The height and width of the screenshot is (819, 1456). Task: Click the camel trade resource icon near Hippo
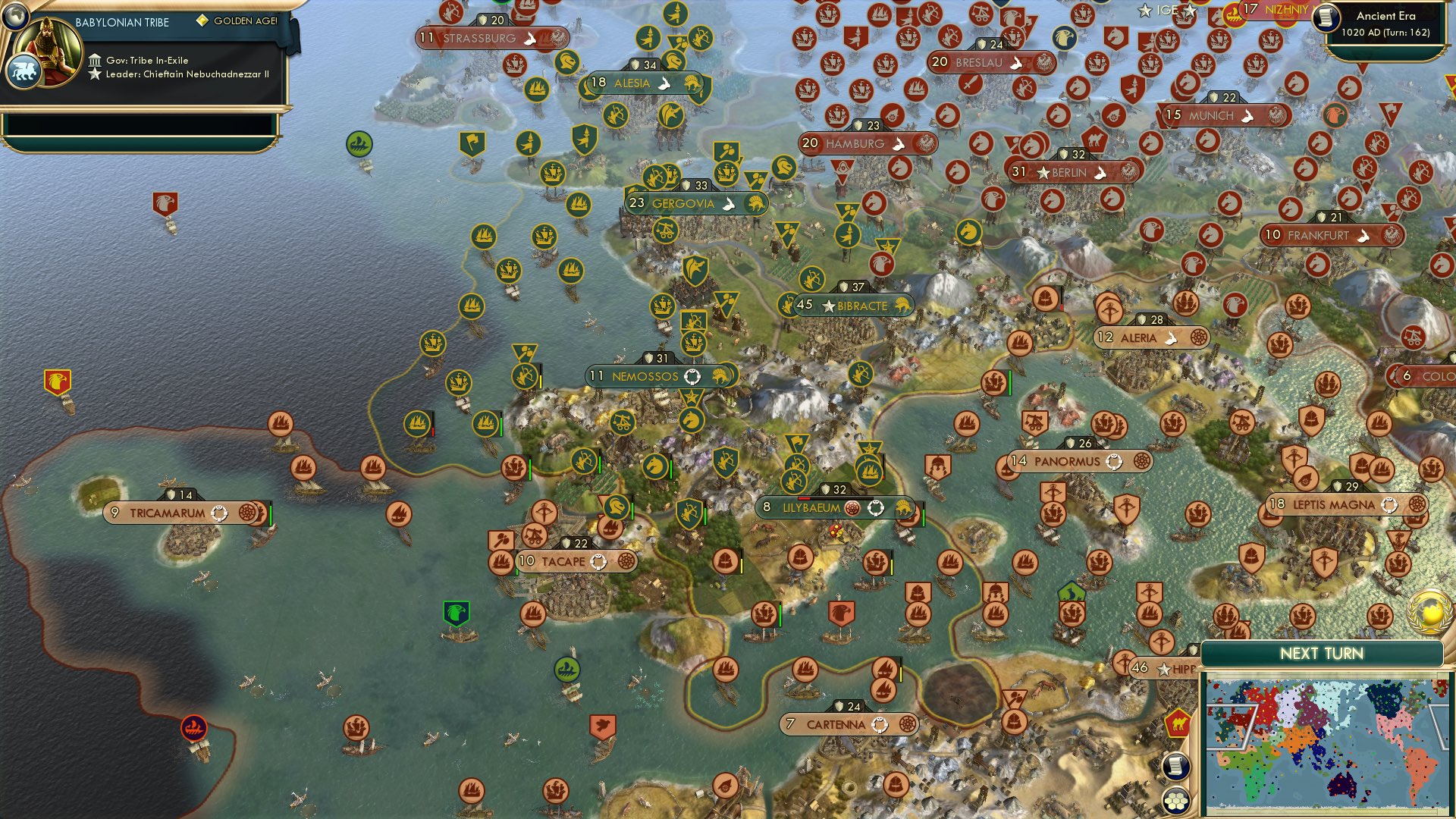coord(1176,723)
